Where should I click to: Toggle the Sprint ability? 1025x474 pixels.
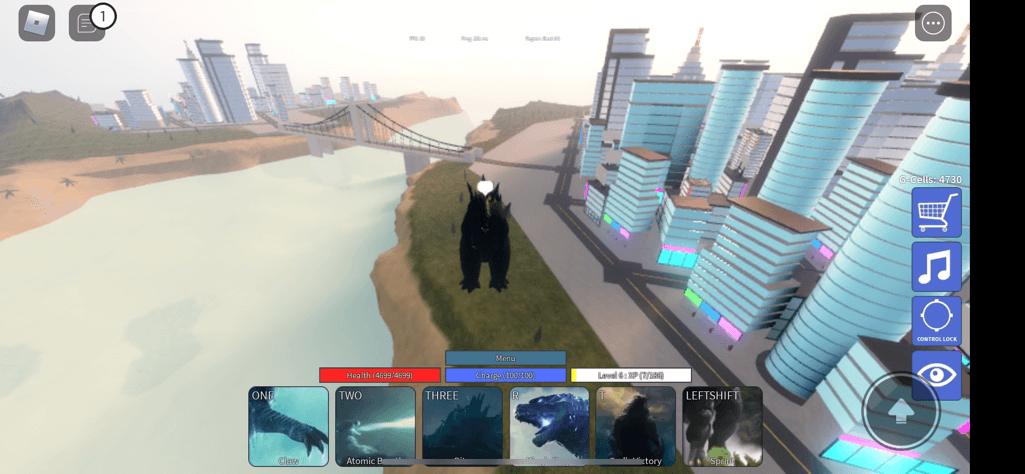pos(722,426)
